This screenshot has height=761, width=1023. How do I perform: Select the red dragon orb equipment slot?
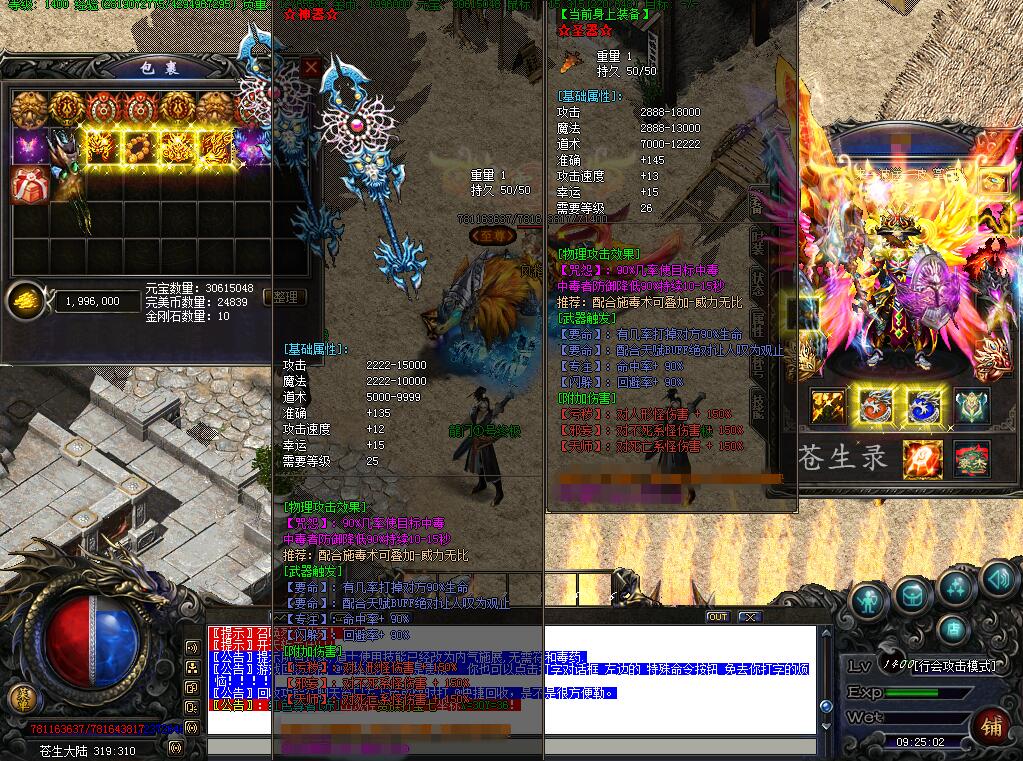(875, 406)
